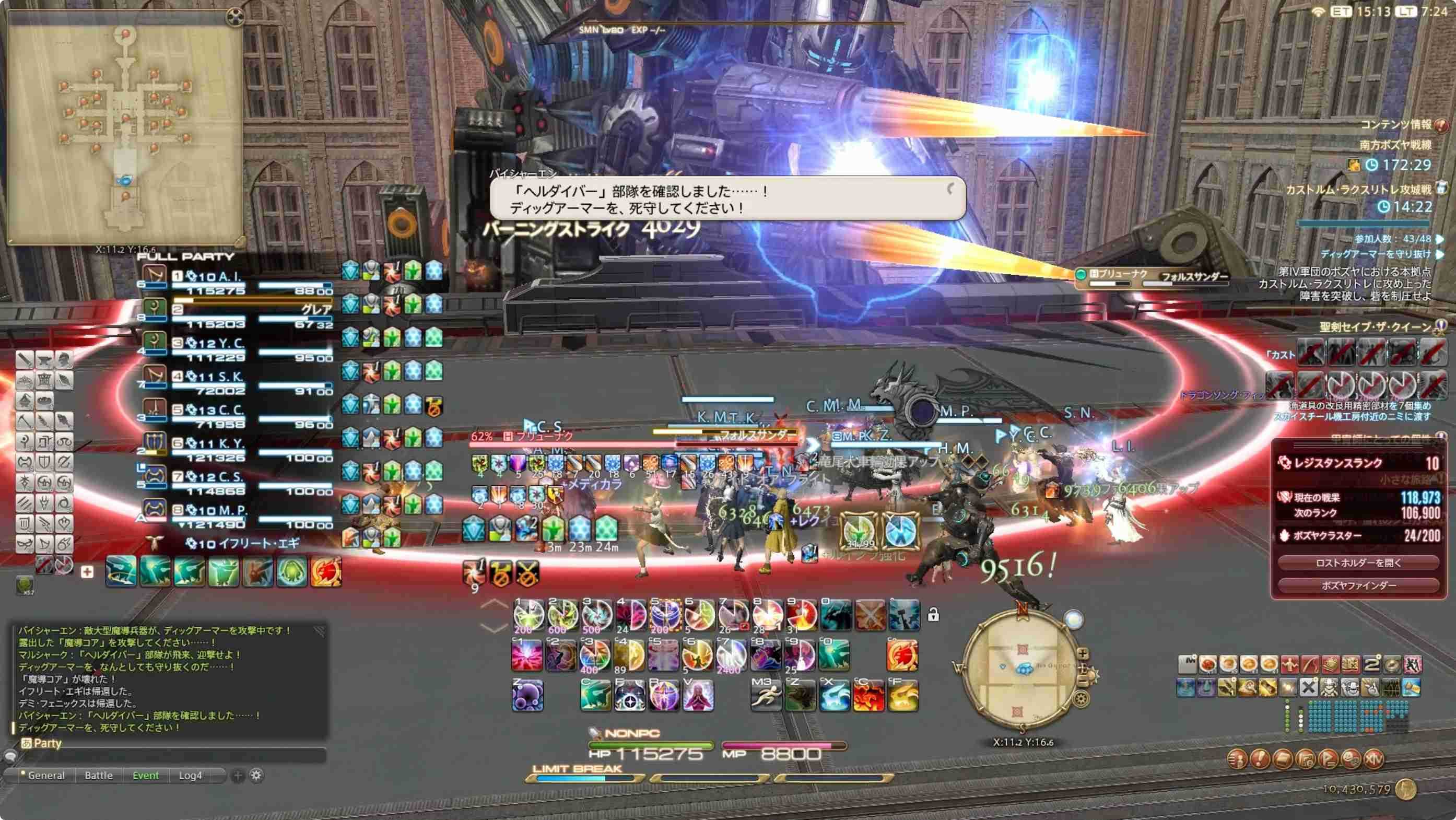
Task: Switch to the General chat tab
Action: pyautogui.click(x=48, y=776)
